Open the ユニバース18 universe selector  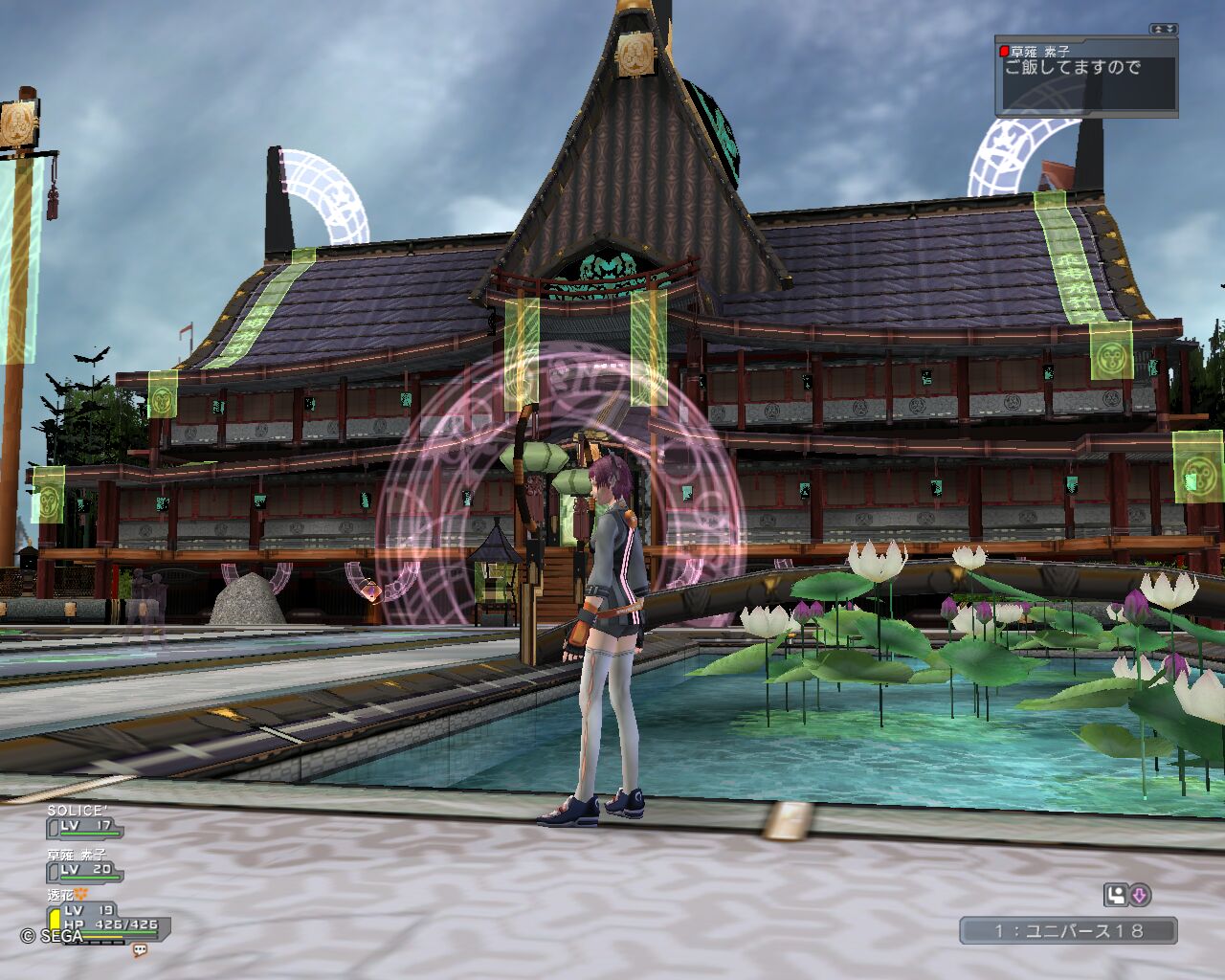[x=1068, y=930]
